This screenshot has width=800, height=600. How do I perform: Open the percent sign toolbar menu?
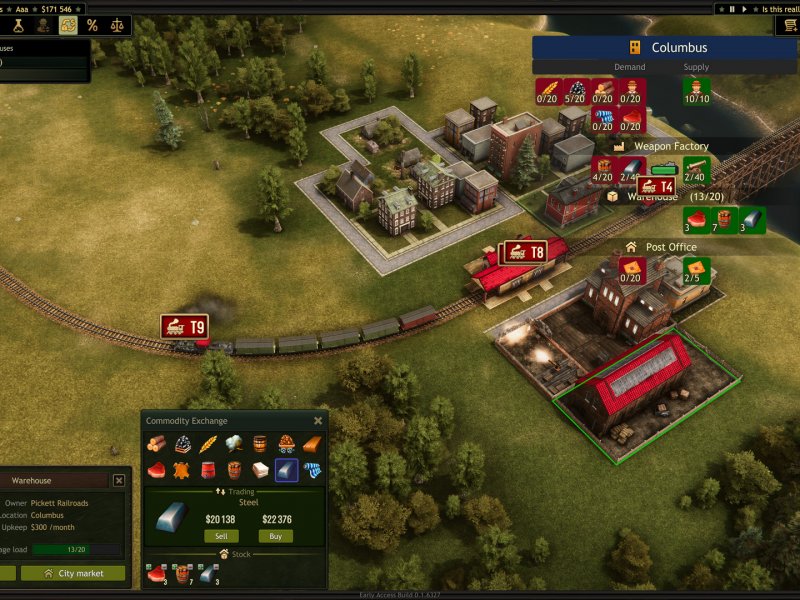click(92, 25)
